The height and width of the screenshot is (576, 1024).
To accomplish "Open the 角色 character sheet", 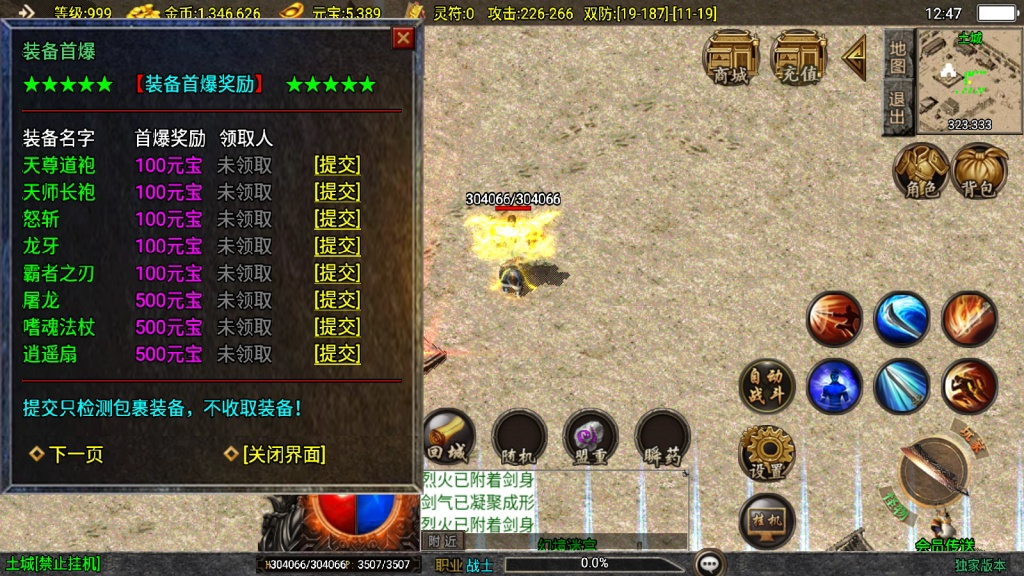I will (x=921, y=170).
